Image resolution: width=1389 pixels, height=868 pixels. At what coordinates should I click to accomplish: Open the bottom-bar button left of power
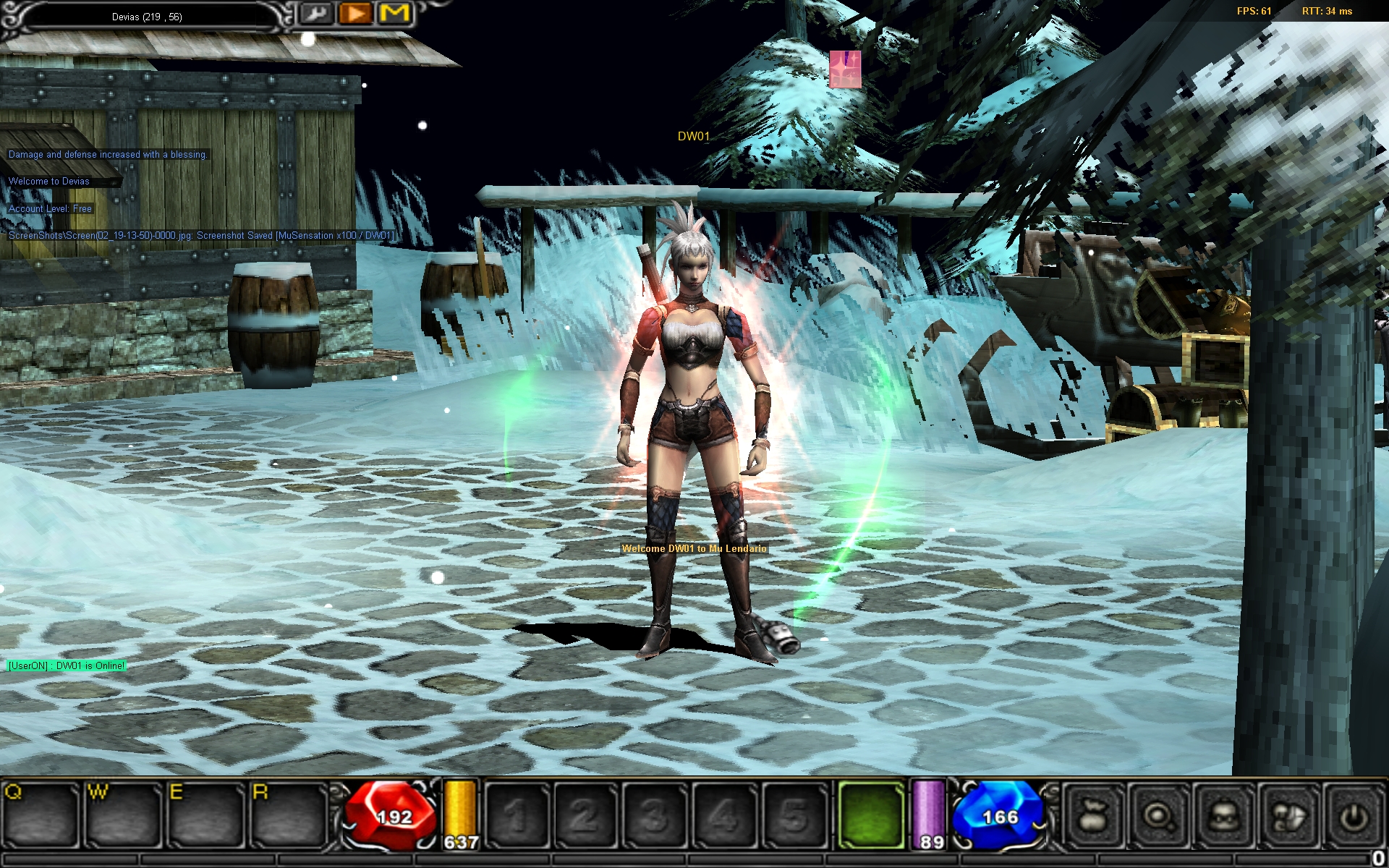[1288, 816]
